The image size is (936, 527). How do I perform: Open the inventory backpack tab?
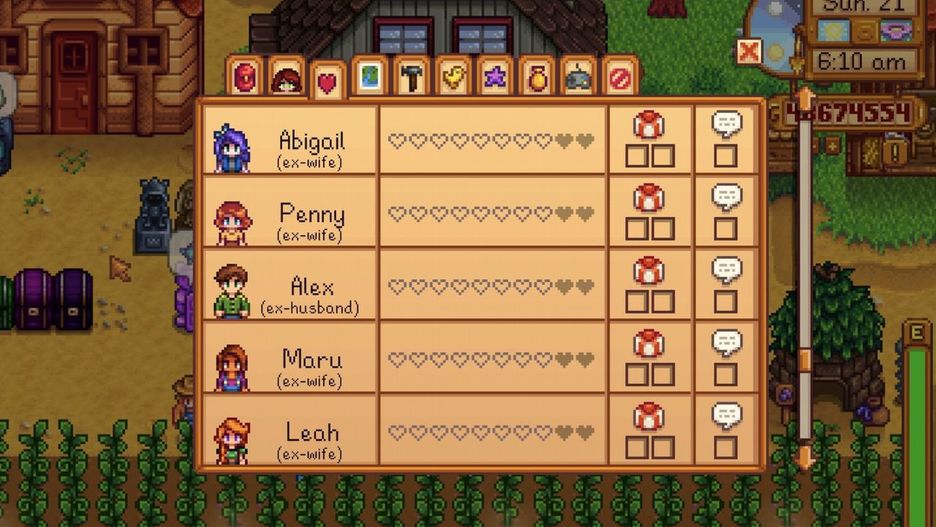(244, 77)
